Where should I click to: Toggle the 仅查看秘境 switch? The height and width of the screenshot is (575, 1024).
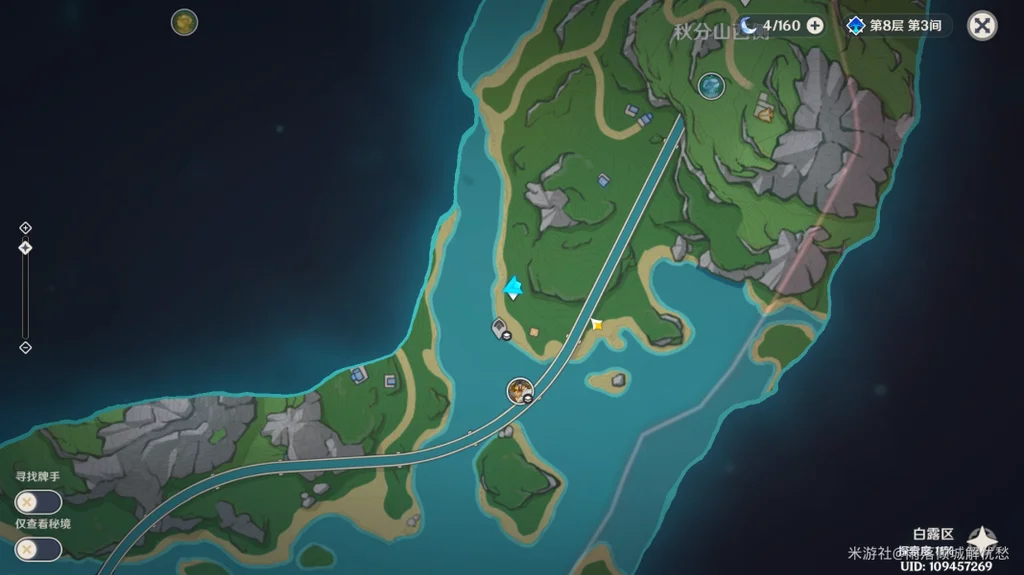tap(38, 549)
